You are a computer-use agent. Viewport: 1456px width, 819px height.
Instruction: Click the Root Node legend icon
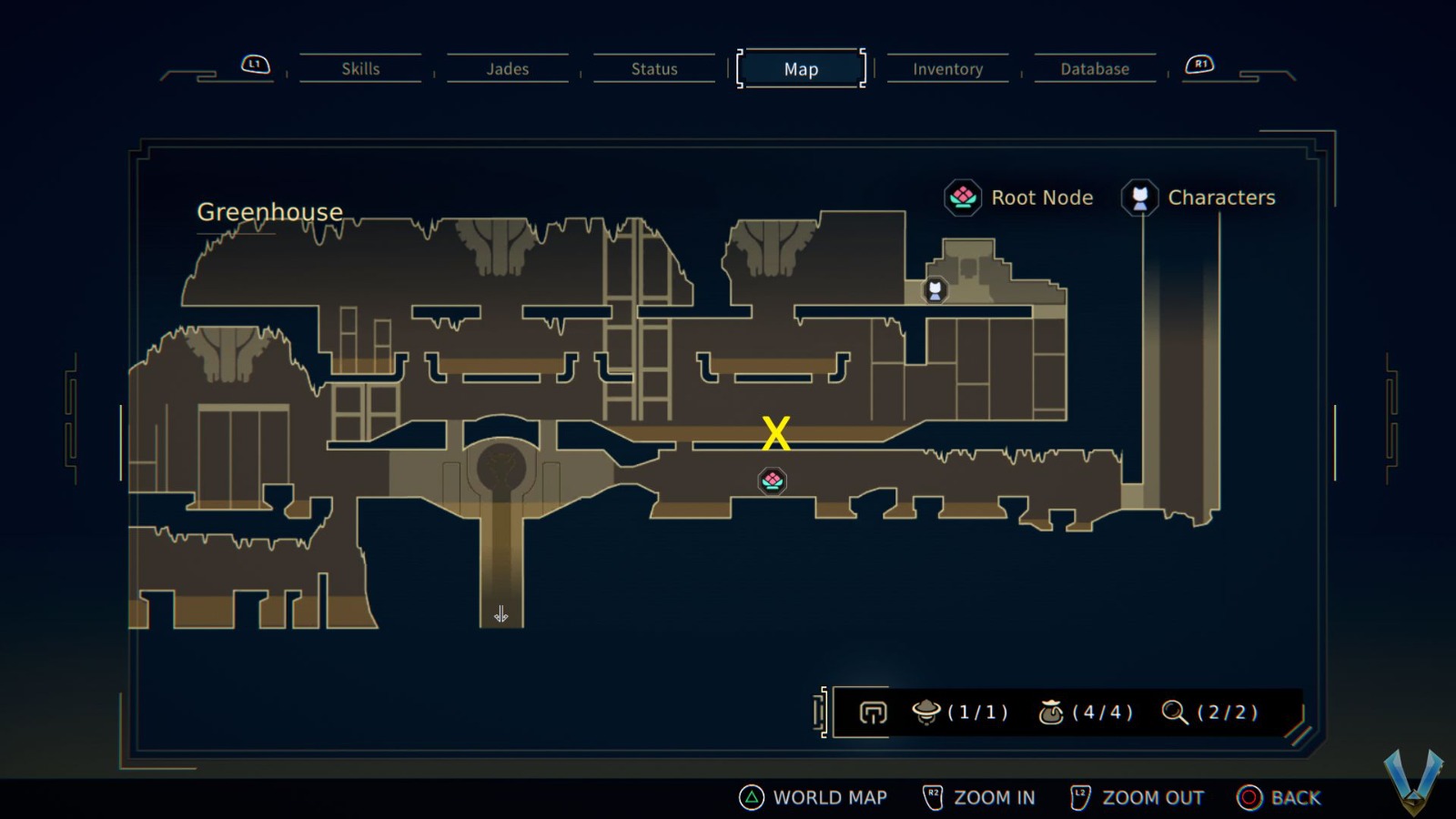pyautogui.click(x=963, y=197)
